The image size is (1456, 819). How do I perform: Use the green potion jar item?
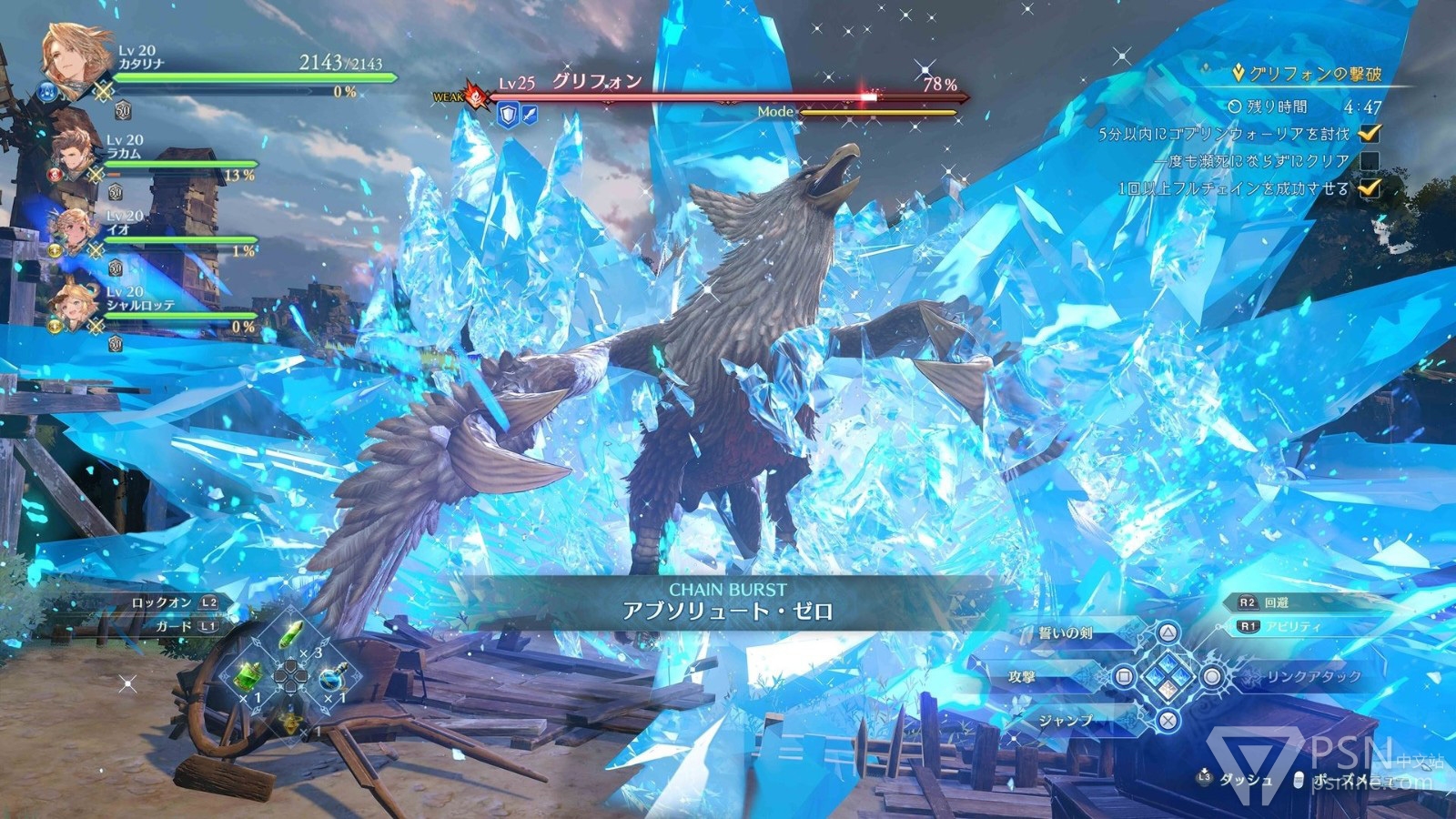click(x=249, y=676)
